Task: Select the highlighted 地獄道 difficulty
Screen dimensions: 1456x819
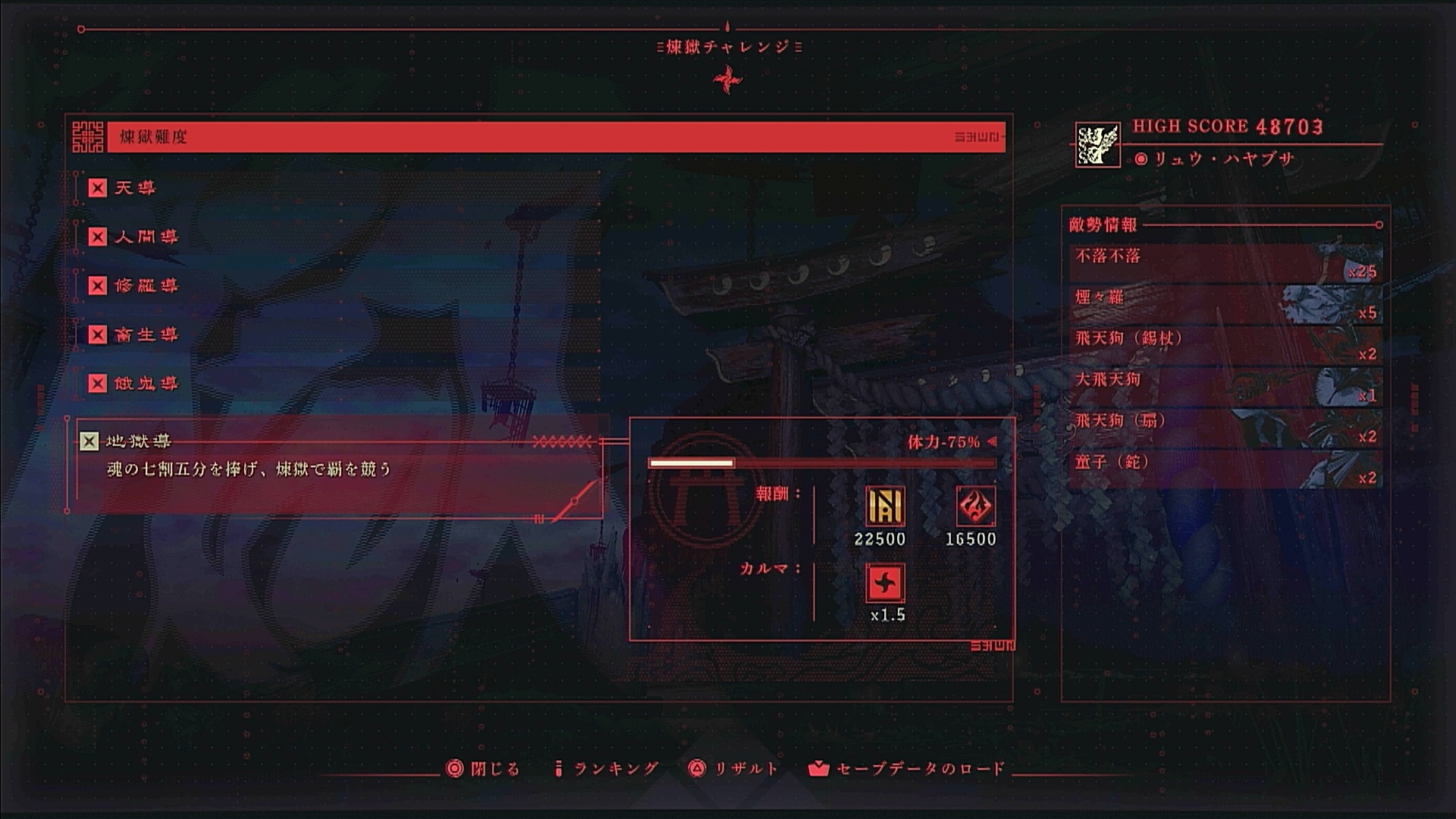Action: click(x=138, y=441)
